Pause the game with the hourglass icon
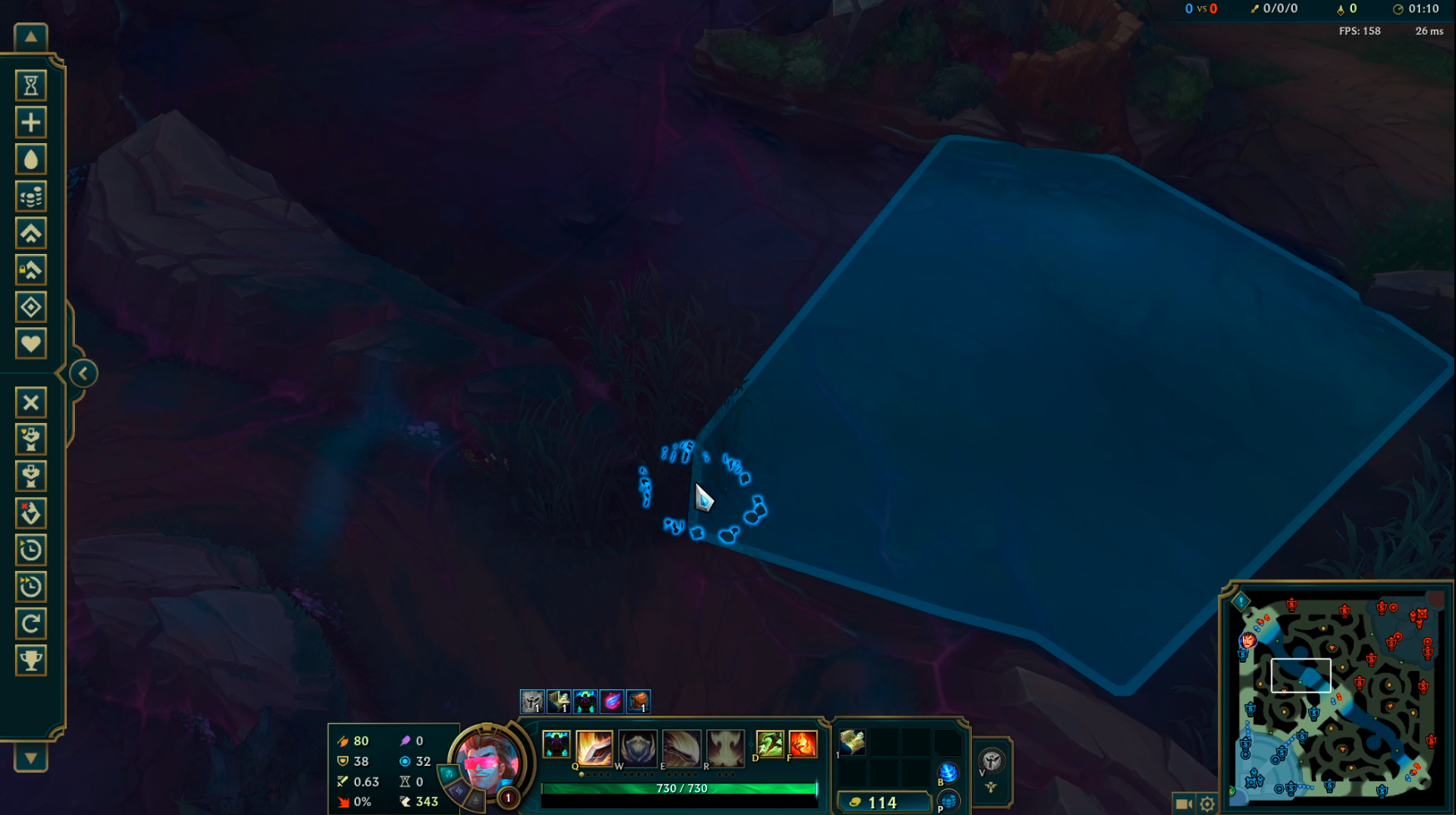This screenshot has height=815, width=1456. coord(31,86)
